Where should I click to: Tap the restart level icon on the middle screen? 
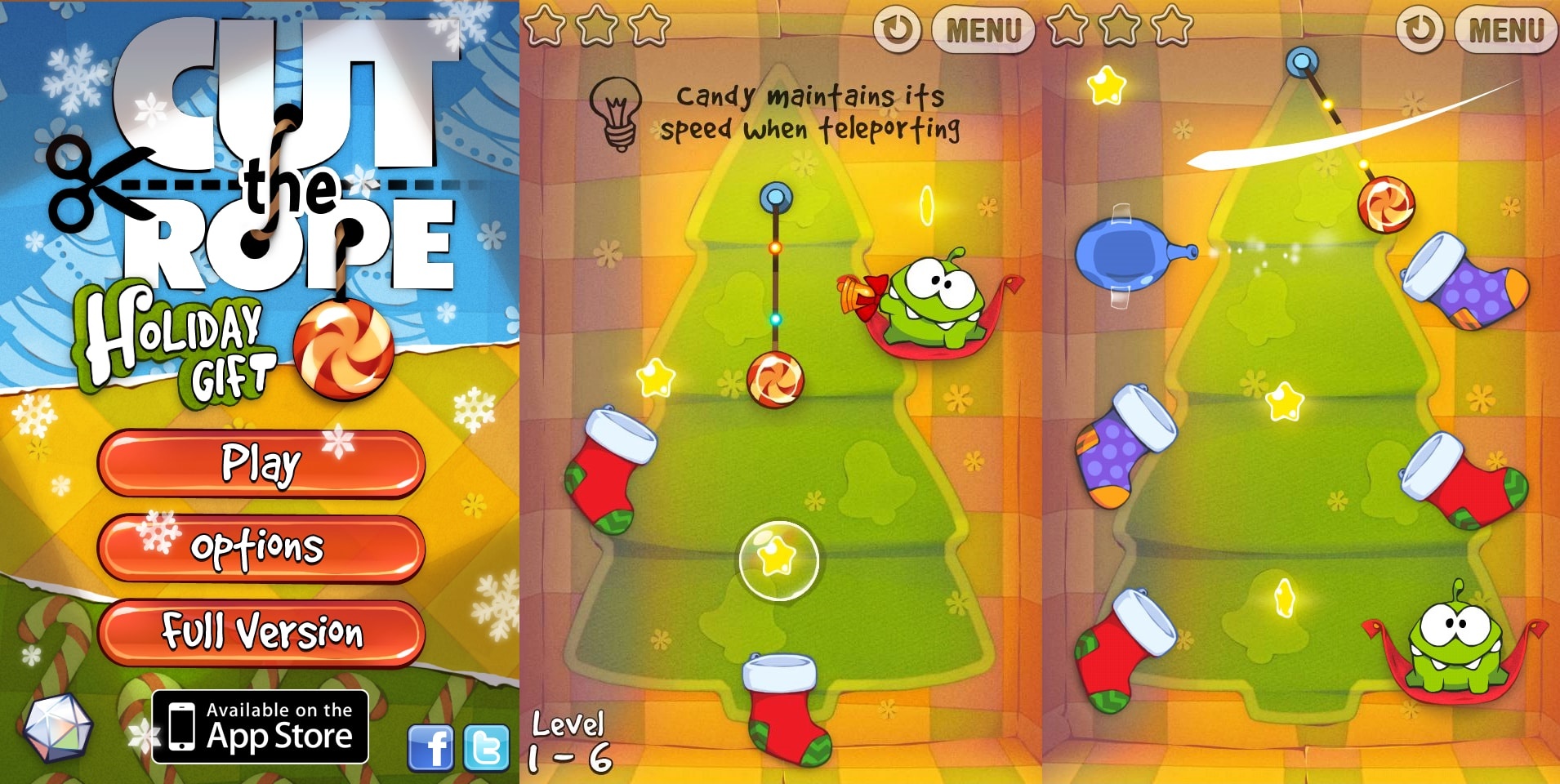click(x=898, y=29)
